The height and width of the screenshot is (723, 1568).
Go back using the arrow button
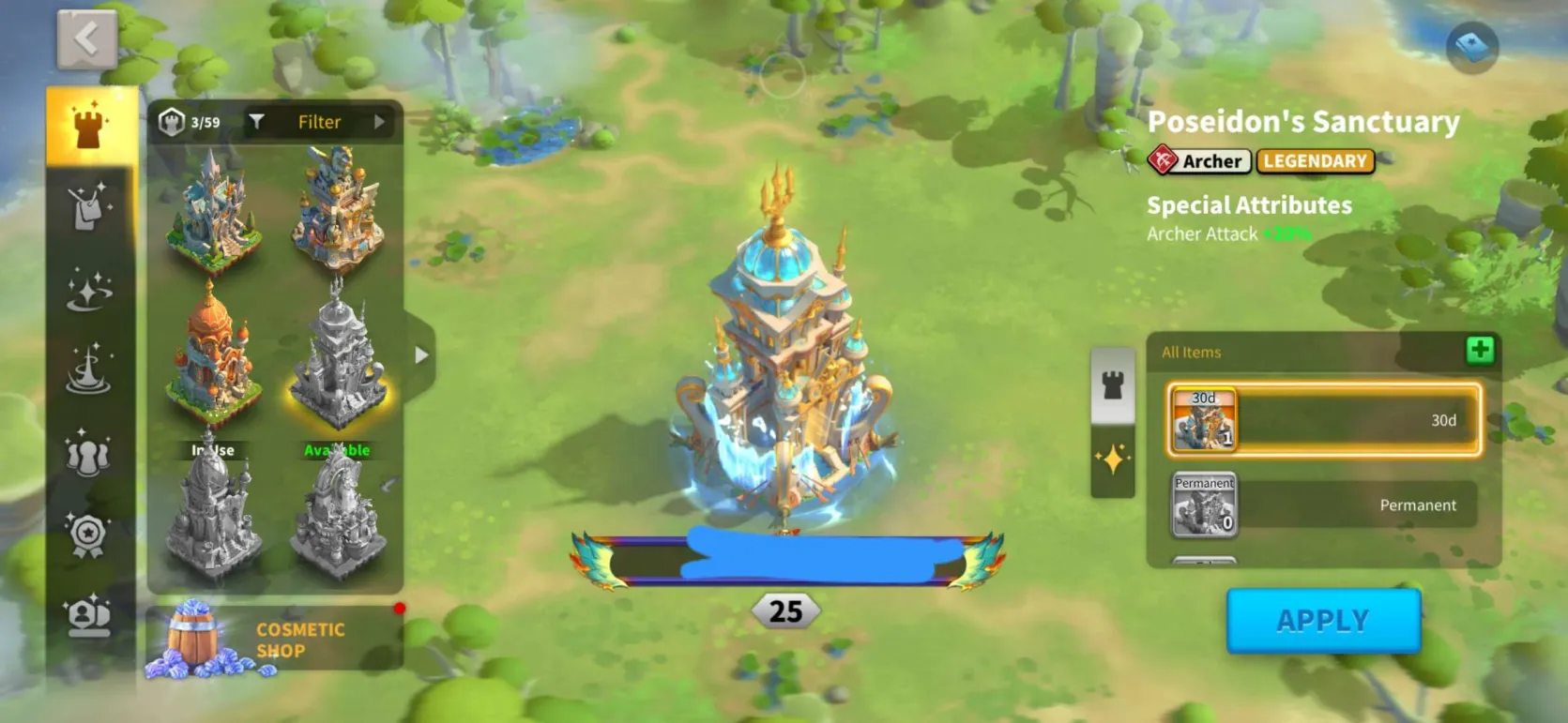(86, 39)
